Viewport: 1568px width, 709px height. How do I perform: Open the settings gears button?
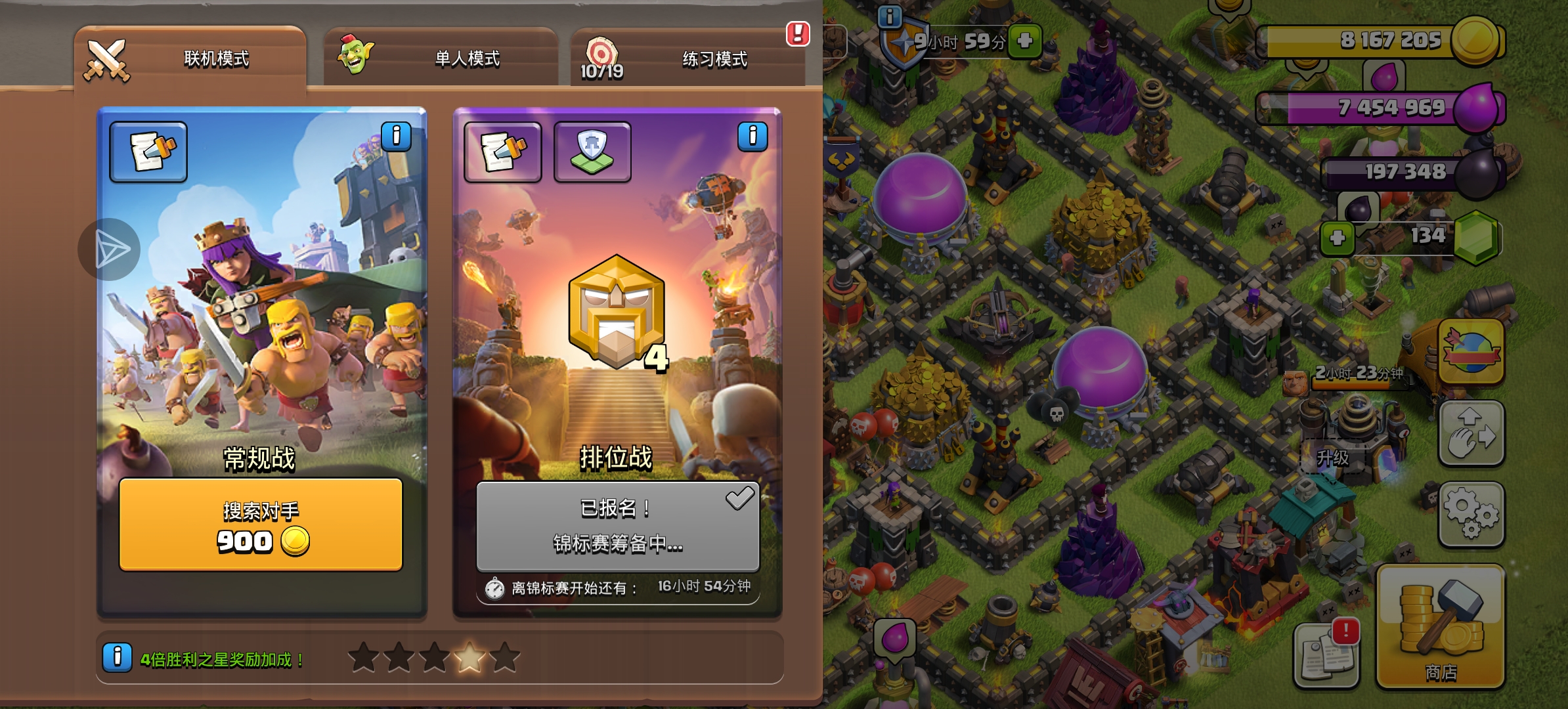(1471, 514)
